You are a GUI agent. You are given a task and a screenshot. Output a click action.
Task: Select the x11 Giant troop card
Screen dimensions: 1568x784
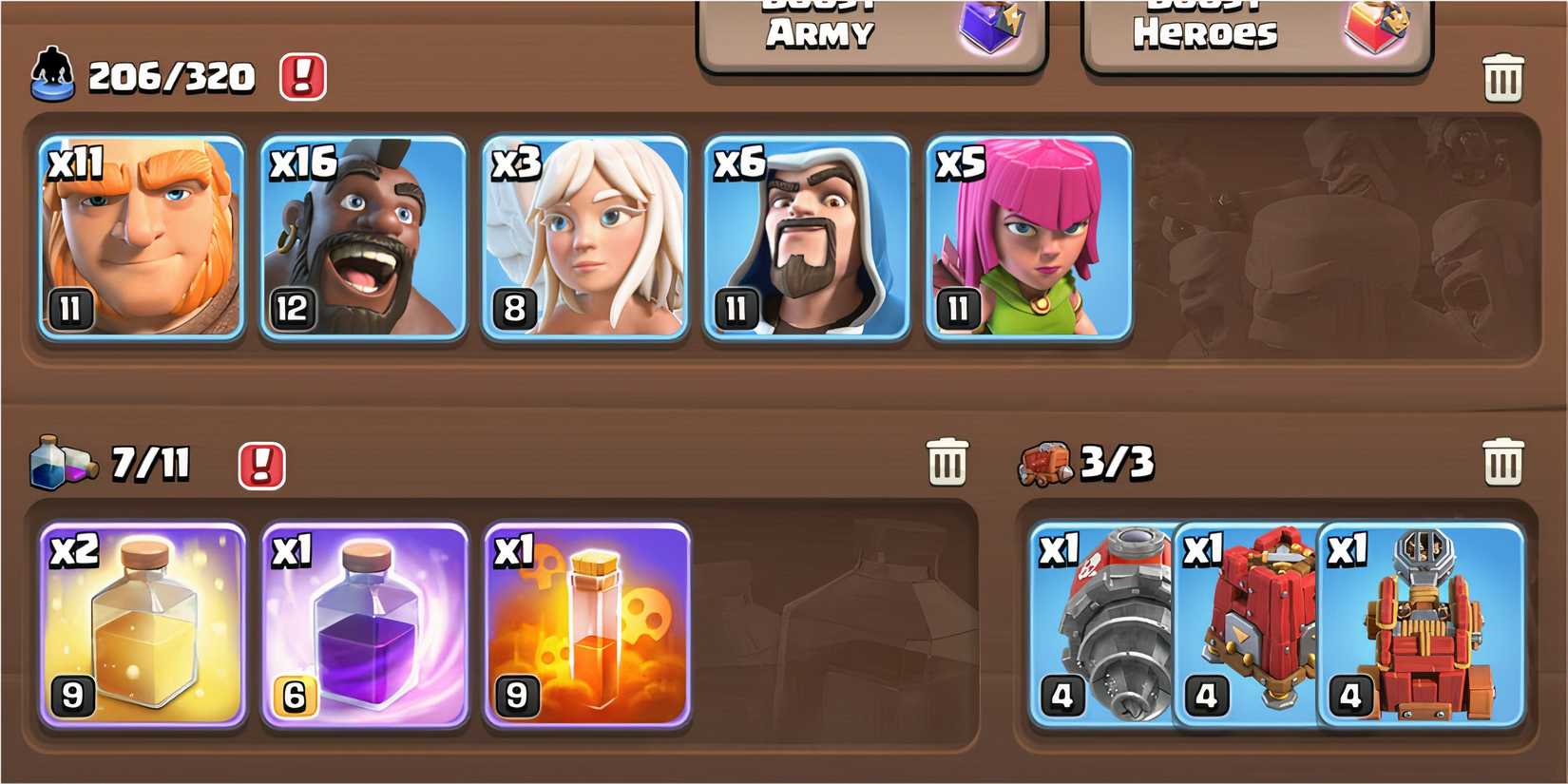[x=141, y=238]
